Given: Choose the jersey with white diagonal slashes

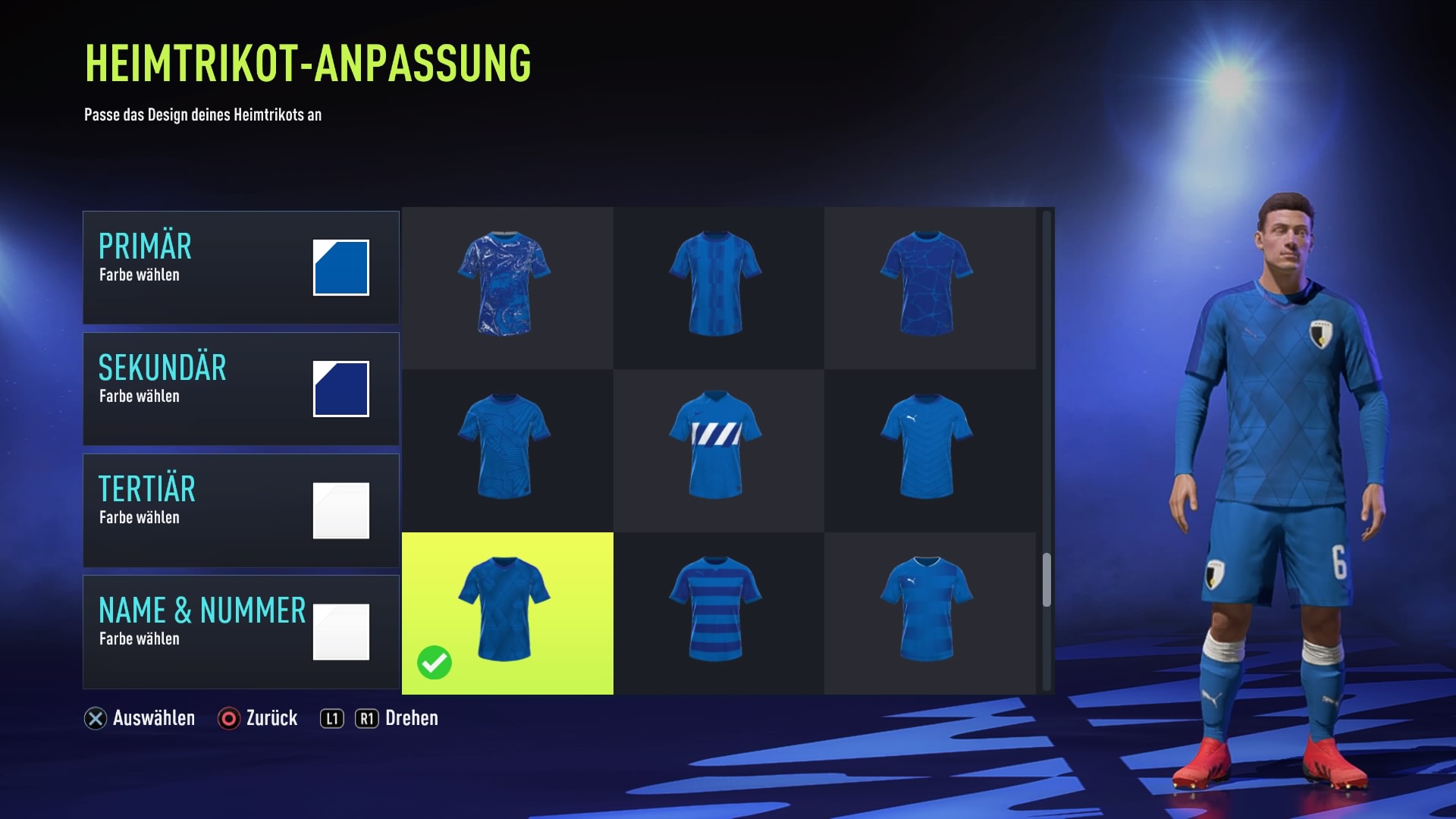Looking at the screenshot, I should pos(716,447).
